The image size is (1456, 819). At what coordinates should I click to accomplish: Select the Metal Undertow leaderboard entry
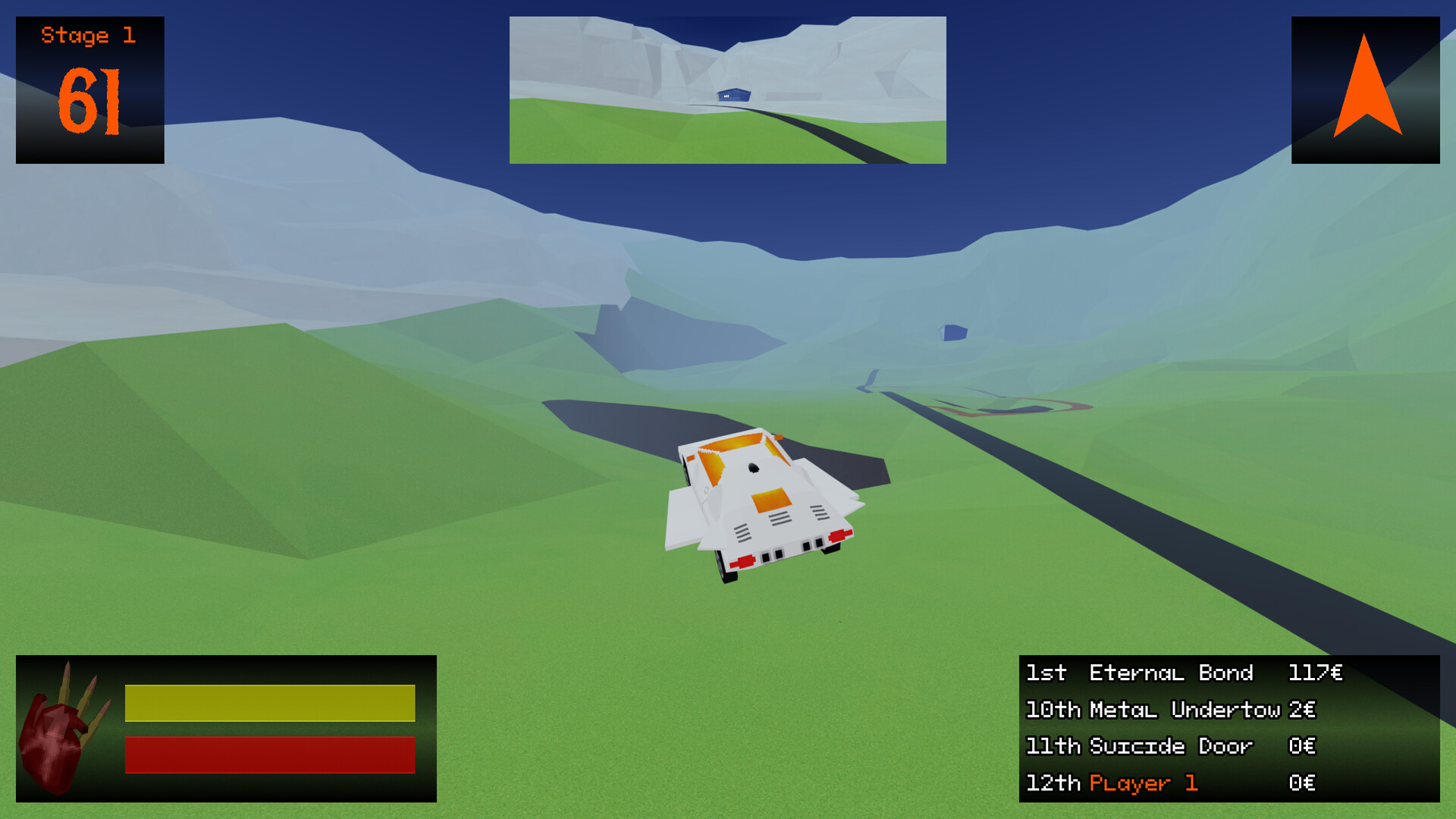pos(1183,710)
